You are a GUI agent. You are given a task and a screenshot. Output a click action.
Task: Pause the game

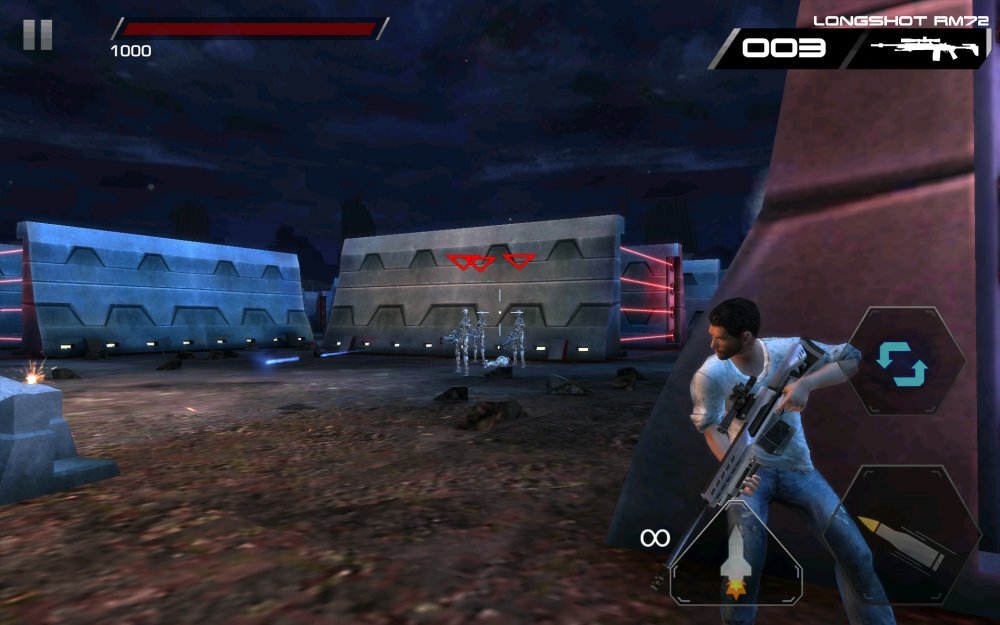point(37,35)
